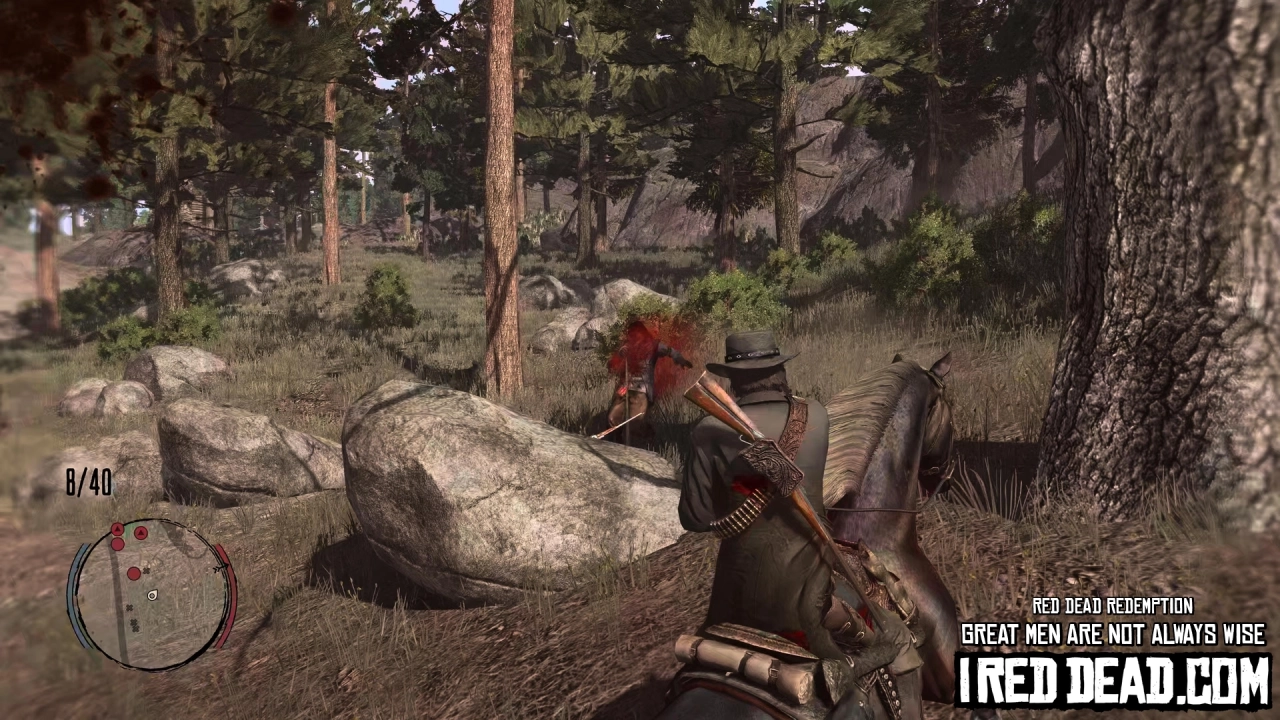Click an X loot marker below the player arrow
Viewport: 1280px width, 720px height.
129,608
